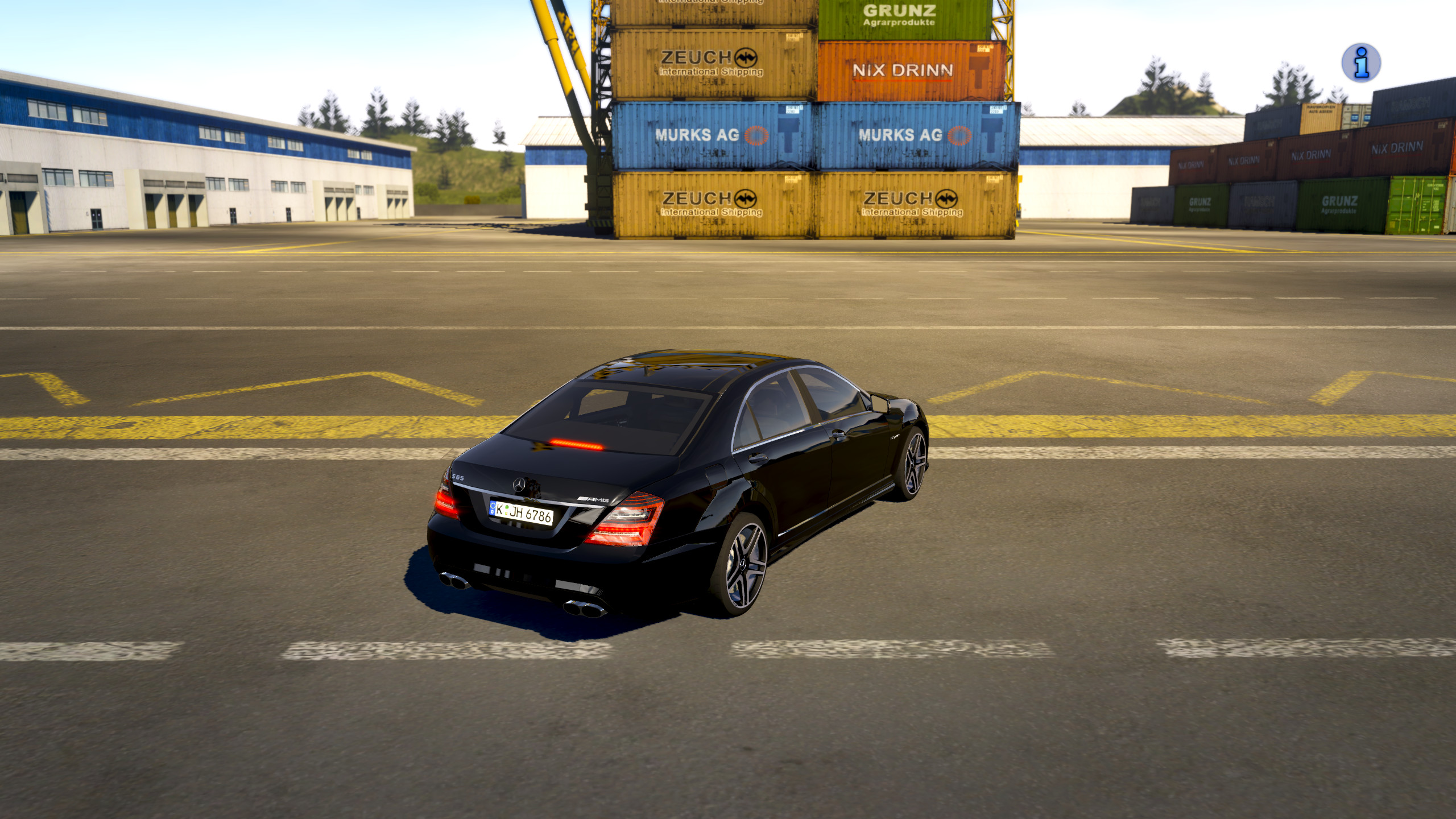
Task: Open the blue info icon
Action: 1360,63
